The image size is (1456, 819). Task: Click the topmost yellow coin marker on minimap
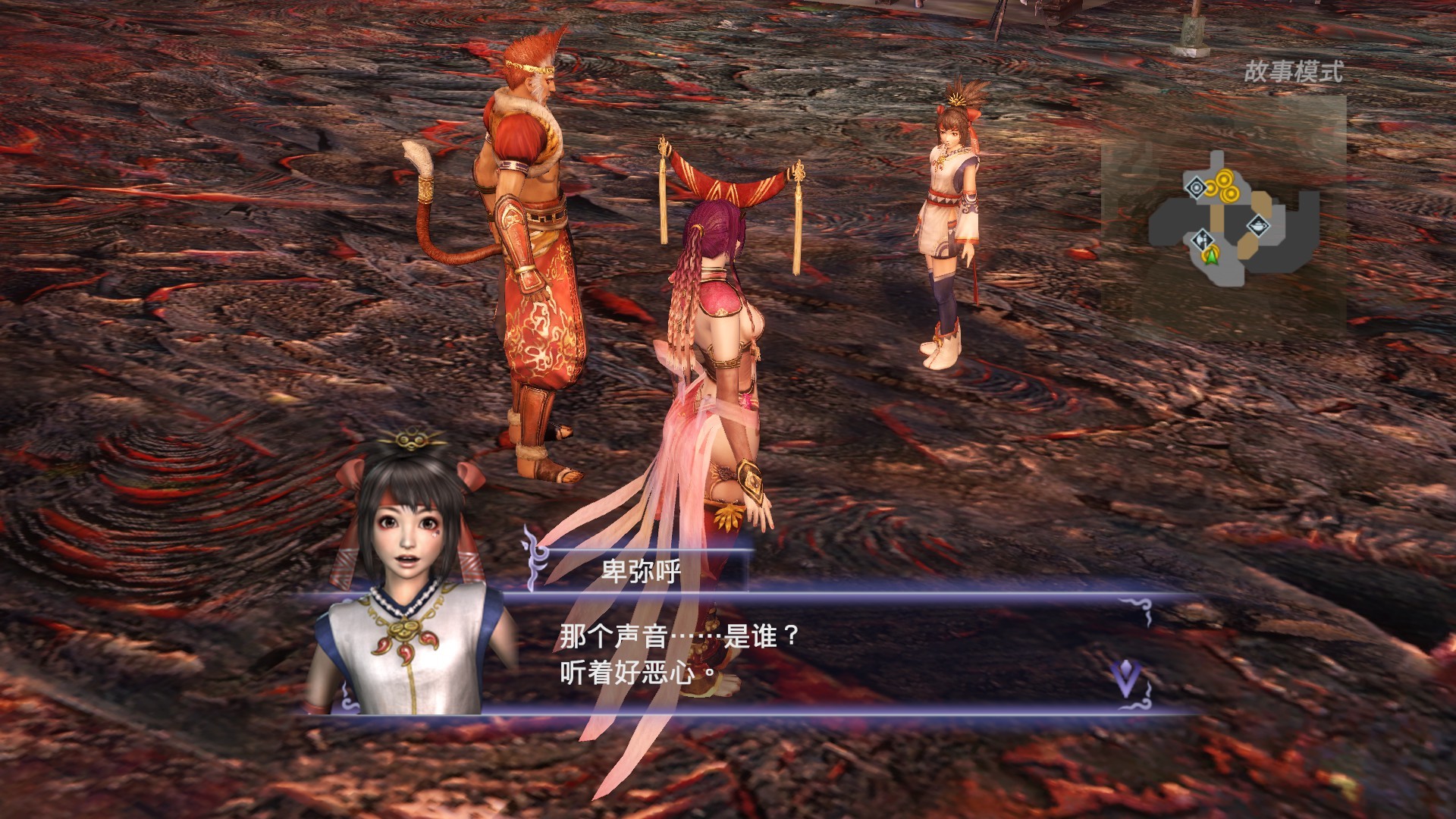point(1224,177)
